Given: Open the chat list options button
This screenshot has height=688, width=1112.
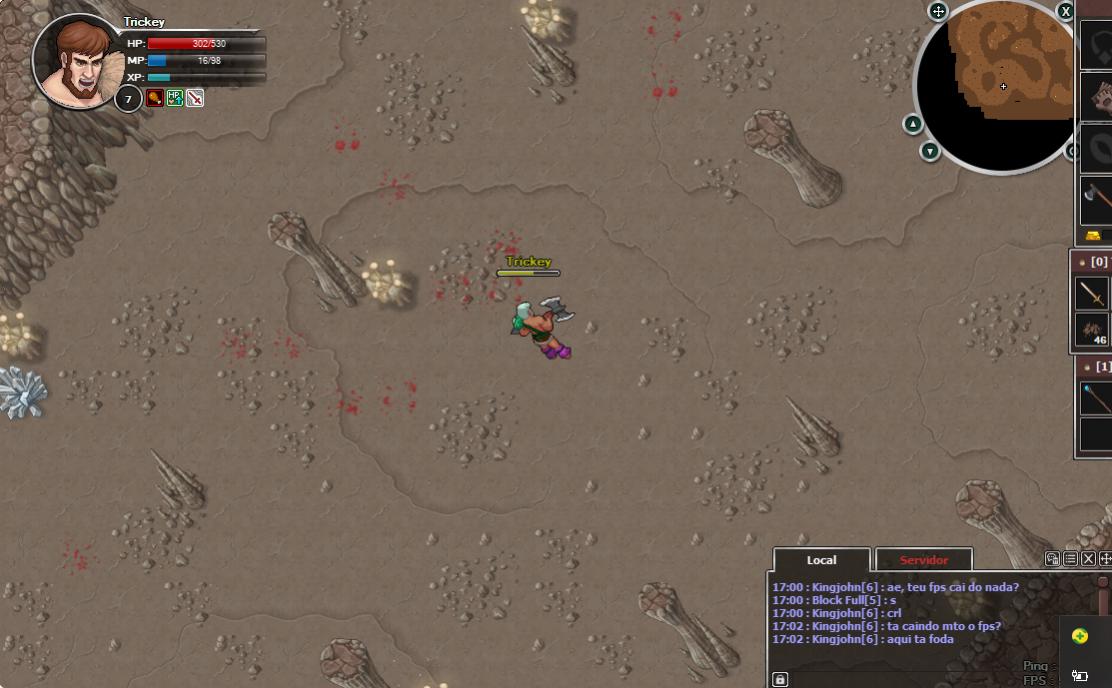Looking at the screenshot, I should tap(1070, 559).
